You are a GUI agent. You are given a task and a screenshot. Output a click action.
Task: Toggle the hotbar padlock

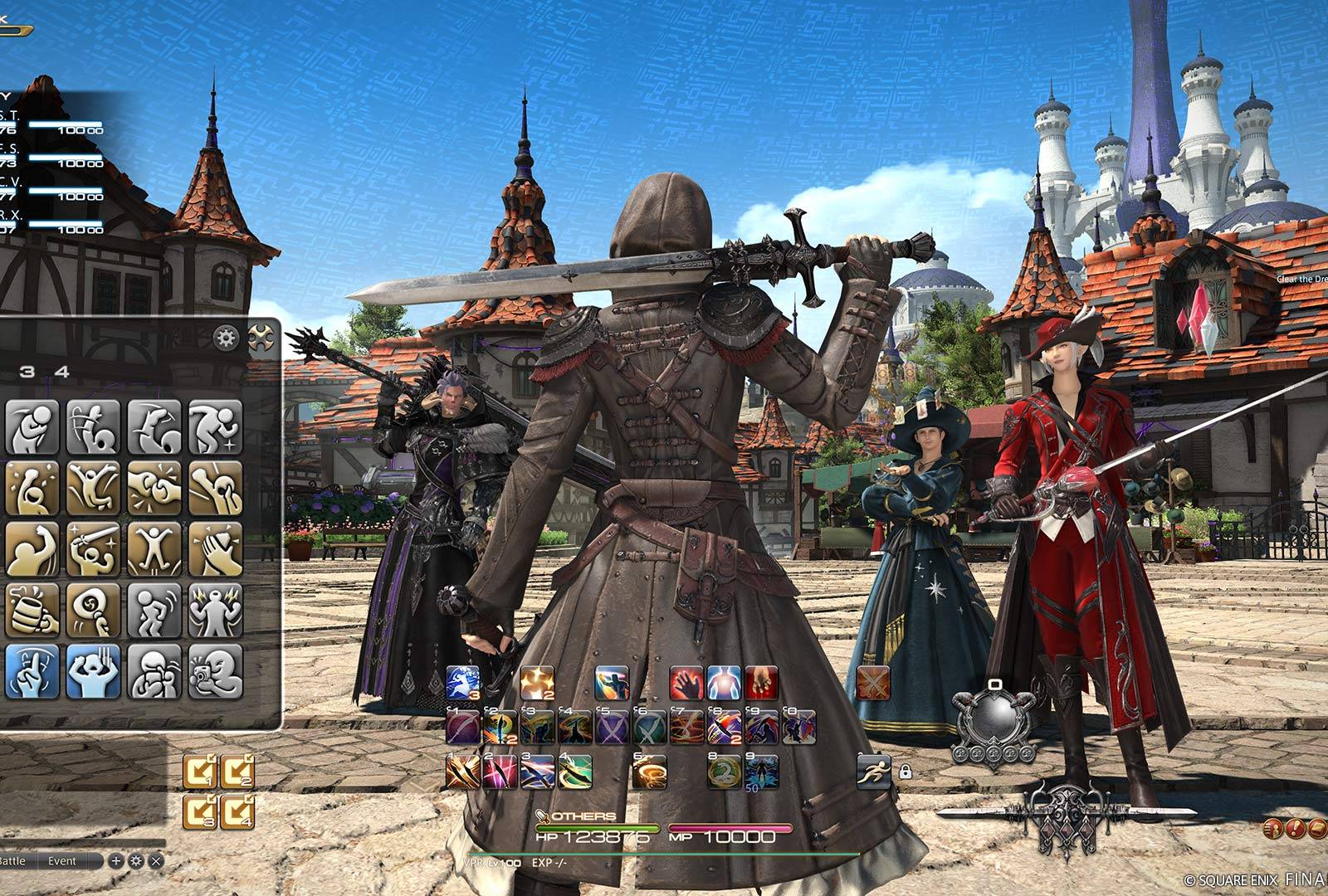[x=905, y=772]
